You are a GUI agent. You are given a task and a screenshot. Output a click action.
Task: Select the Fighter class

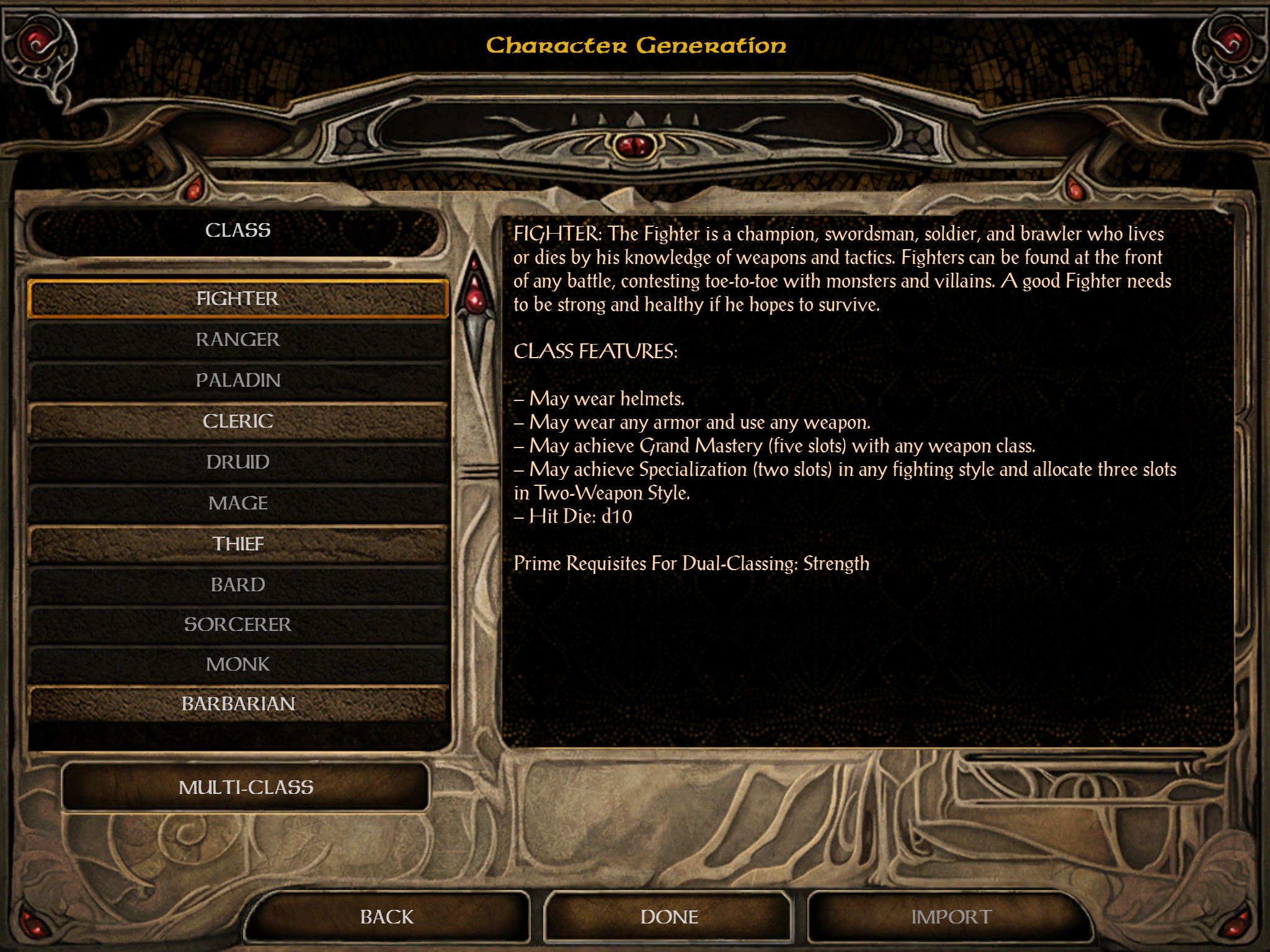238,299
